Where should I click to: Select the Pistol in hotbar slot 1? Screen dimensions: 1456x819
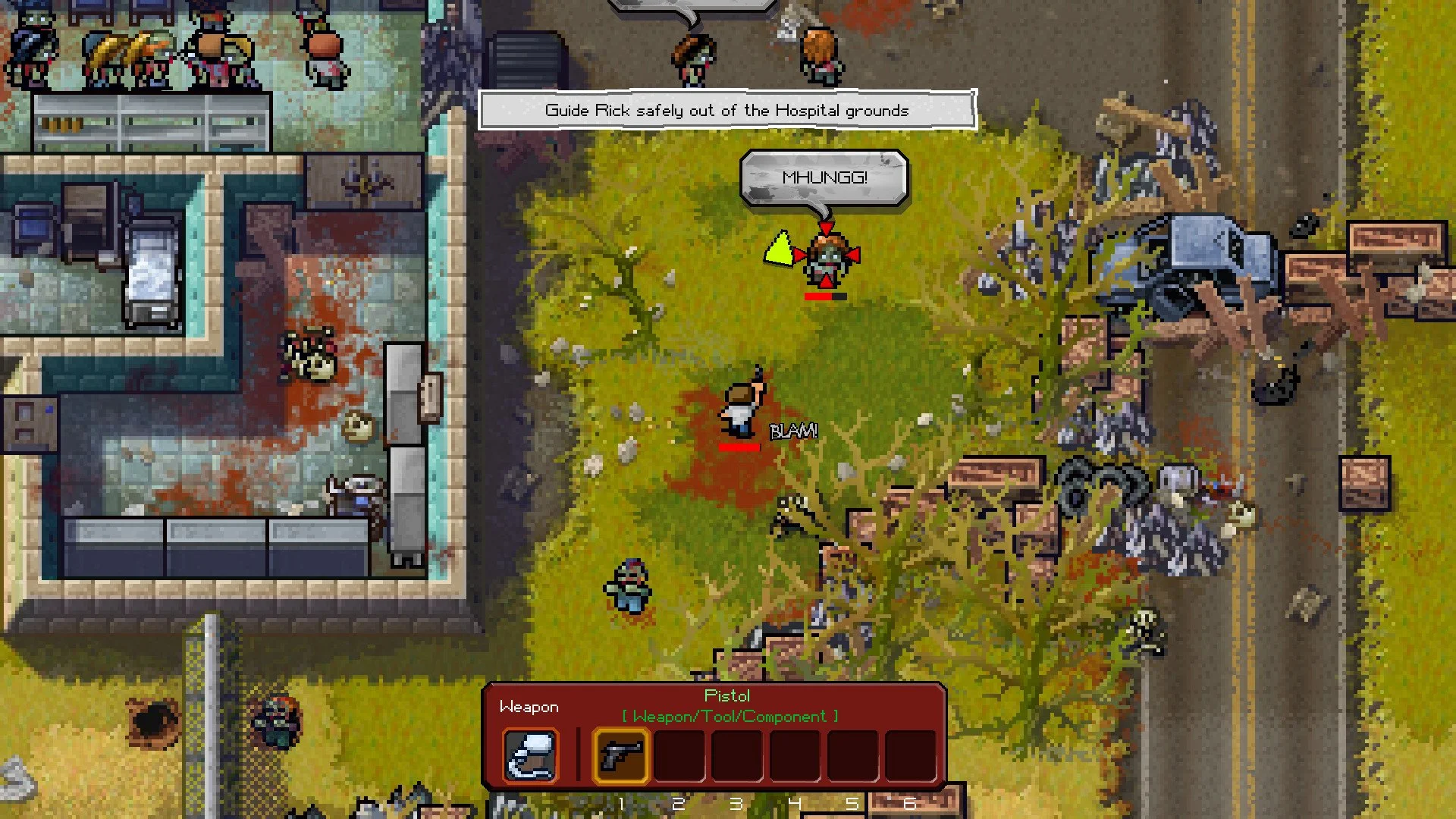click(620, 755)
